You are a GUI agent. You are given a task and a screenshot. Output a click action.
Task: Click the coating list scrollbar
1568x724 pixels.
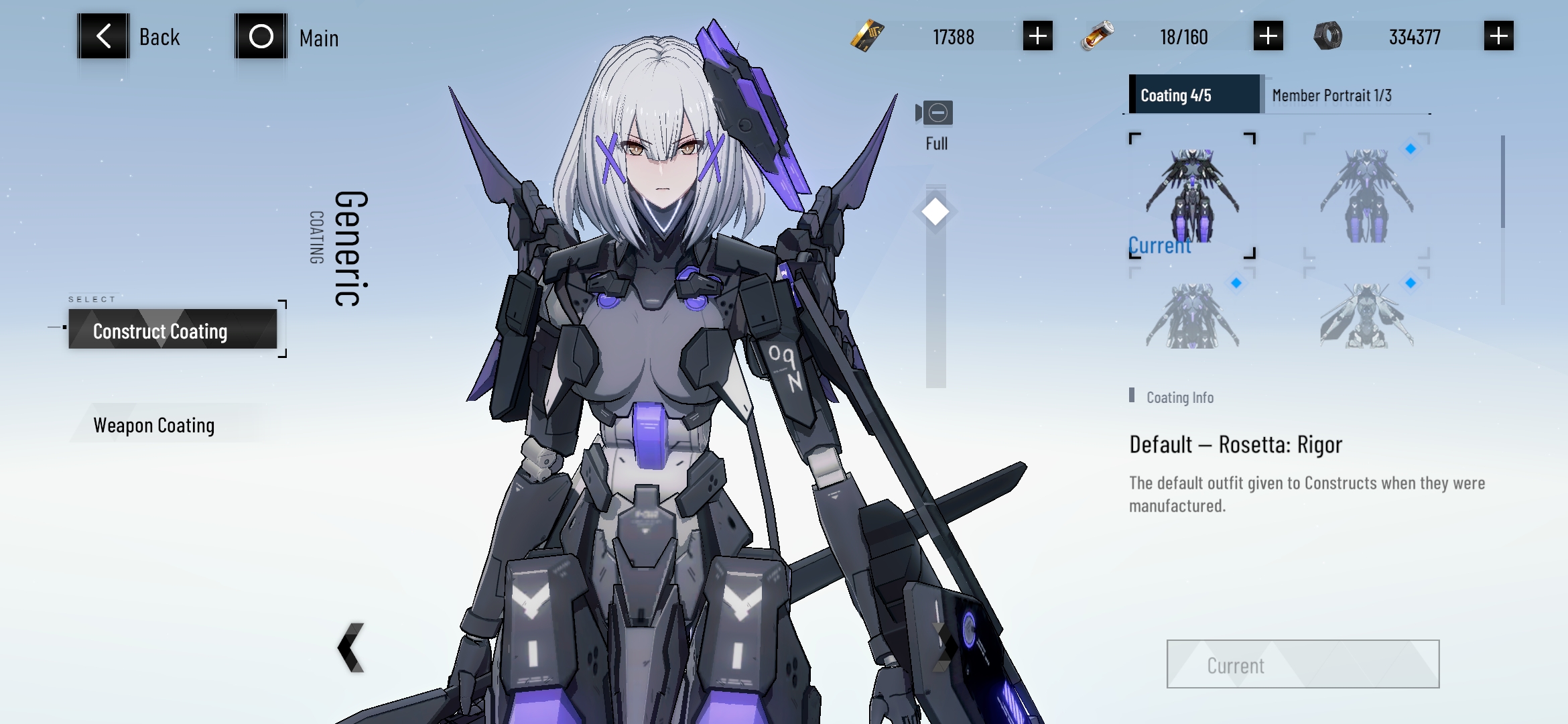pos(1503,182)
